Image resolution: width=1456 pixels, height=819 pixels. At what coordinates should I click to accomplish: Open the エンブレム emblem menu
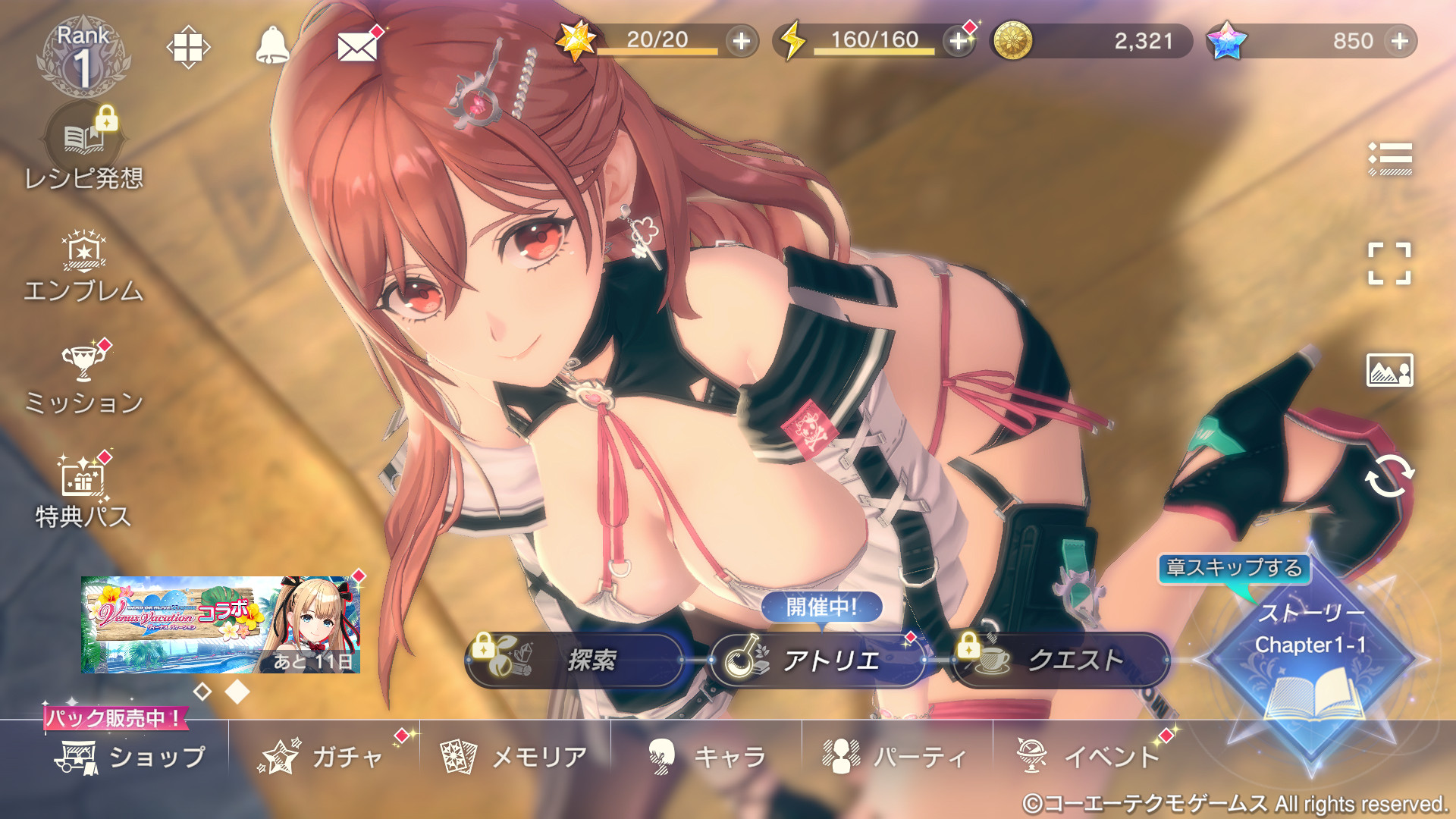(83, 268)
